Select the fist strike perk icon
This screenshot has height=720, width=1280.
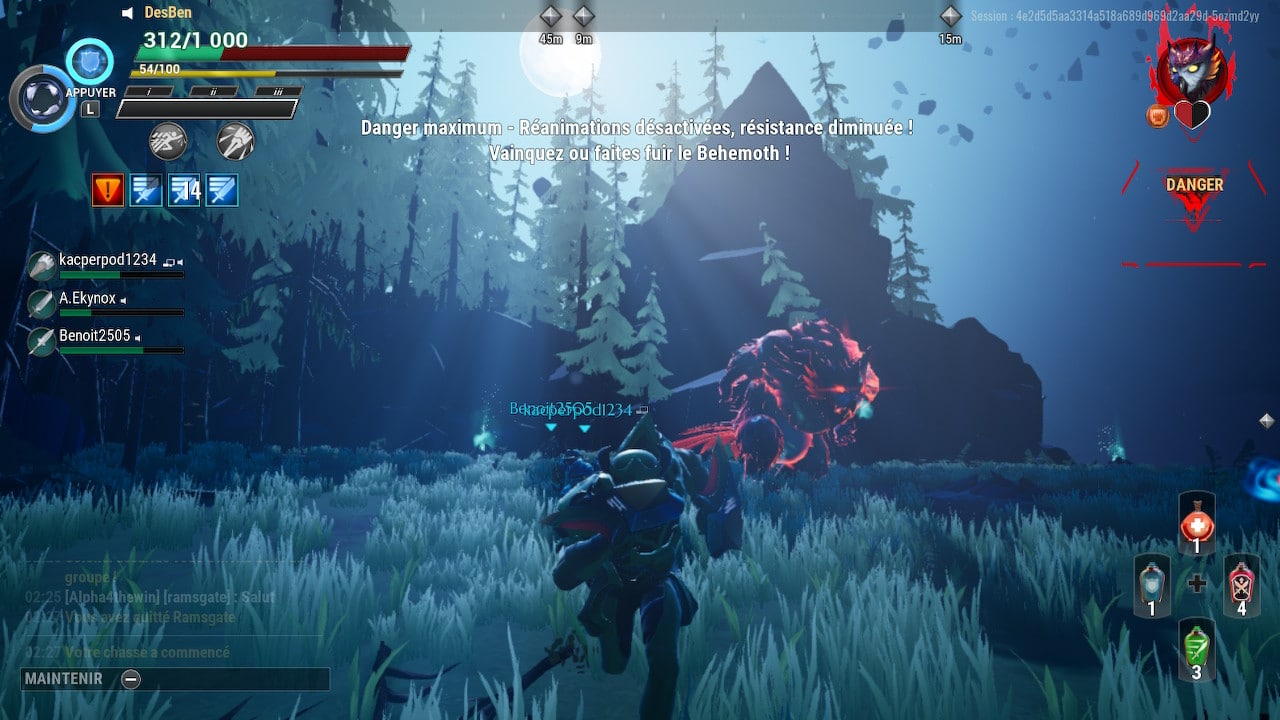point(235,141)
